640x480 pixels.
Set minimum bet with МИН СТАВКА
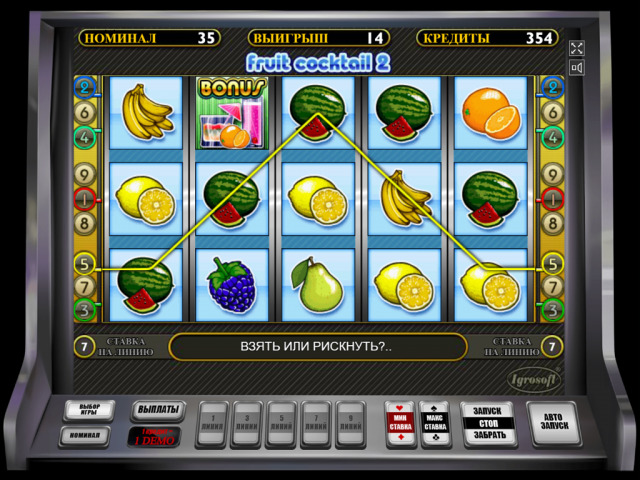[400, 422]
